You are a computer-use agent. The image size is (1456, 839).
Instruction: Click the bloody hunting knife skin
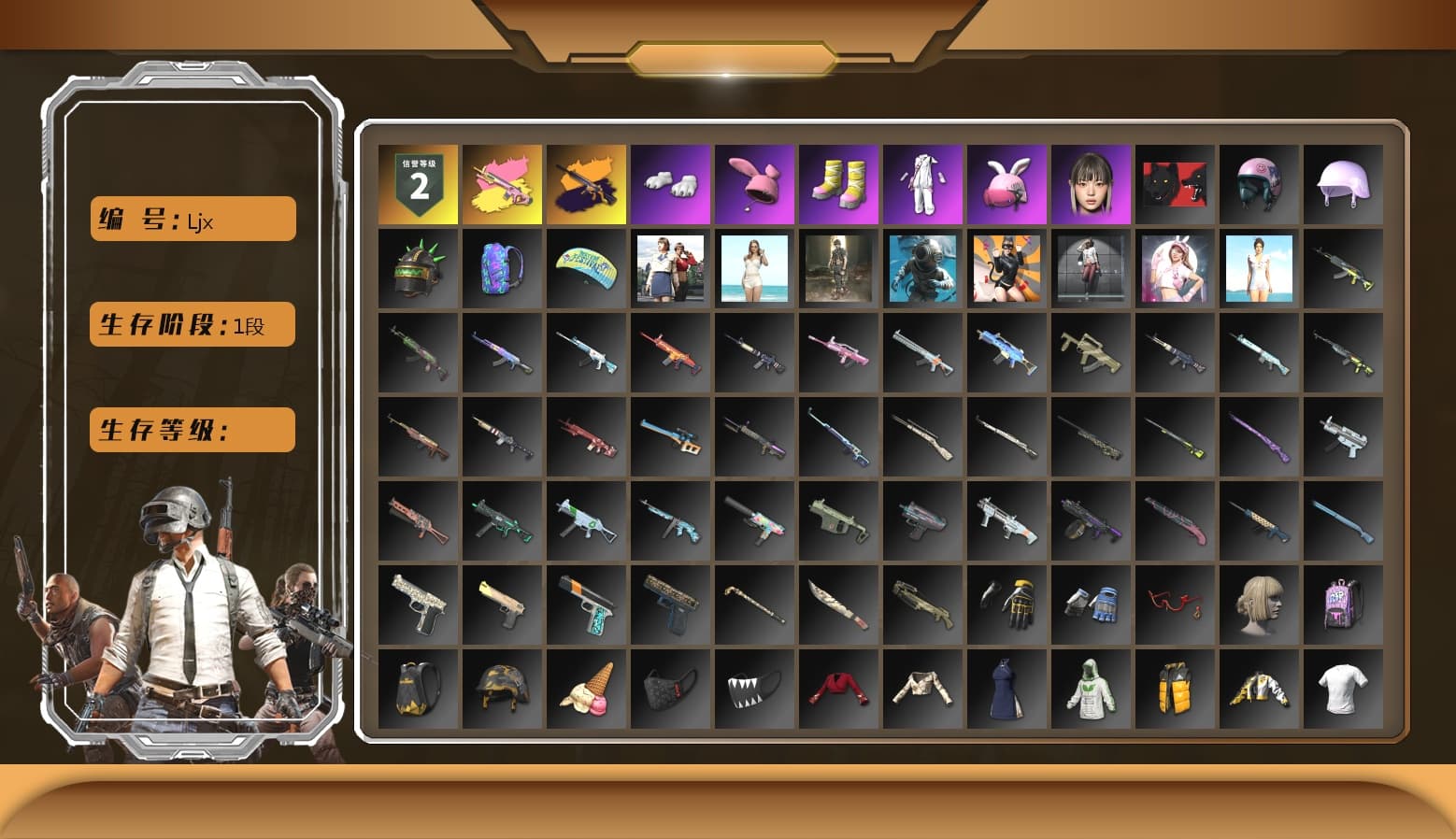pyautogui.click(x=838, y=605)
